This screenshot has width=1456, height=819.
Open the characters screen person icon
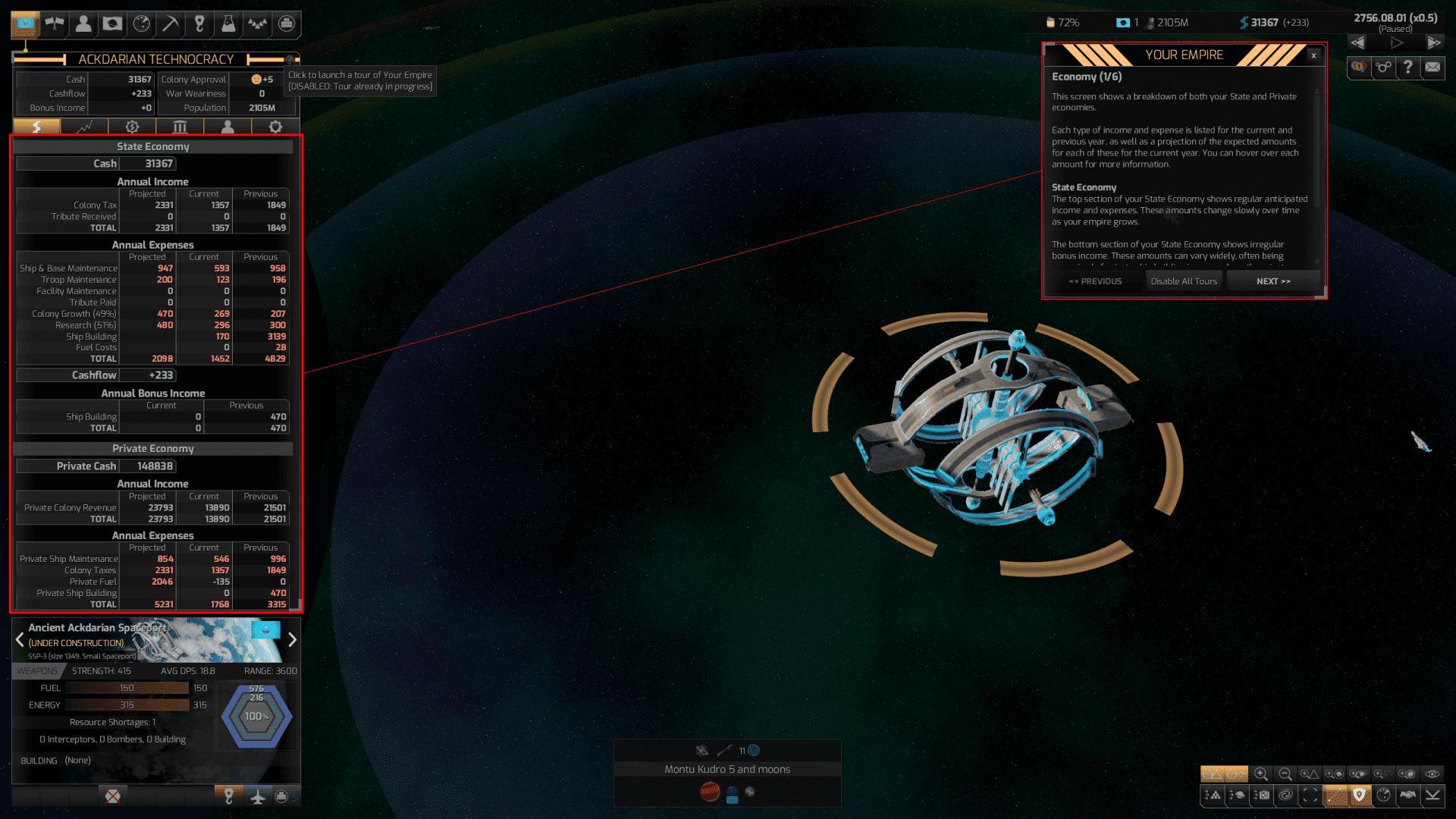point(83,24)
